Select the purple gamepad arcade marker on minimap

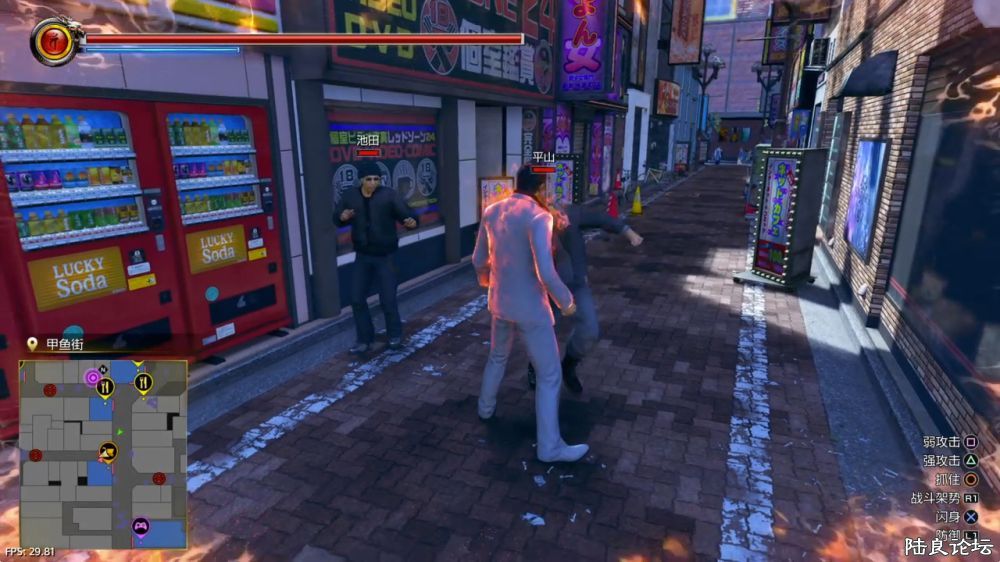point(141,524)
